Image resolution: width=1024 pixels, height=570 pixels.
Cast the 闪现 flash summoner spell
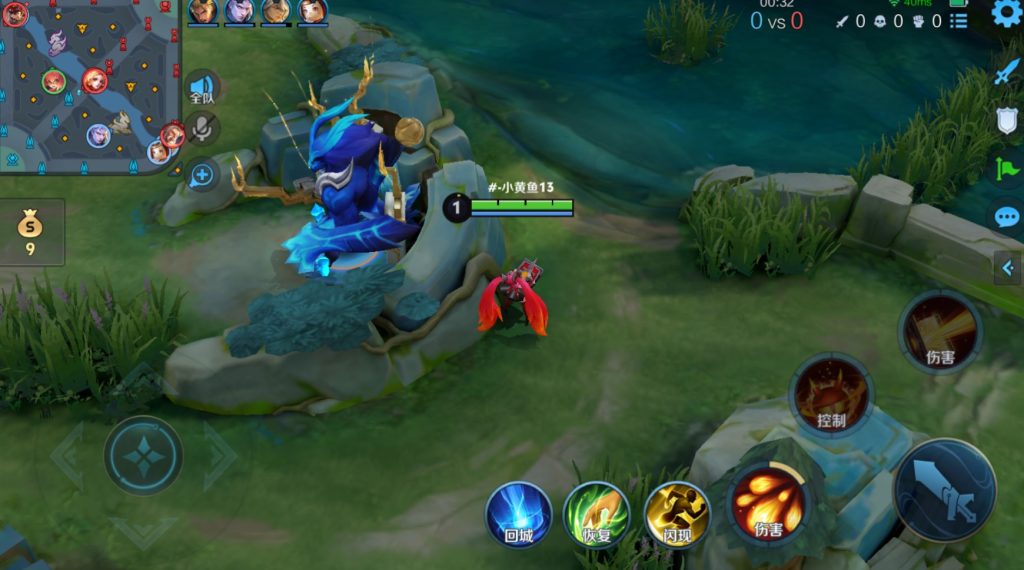point(677,515)
